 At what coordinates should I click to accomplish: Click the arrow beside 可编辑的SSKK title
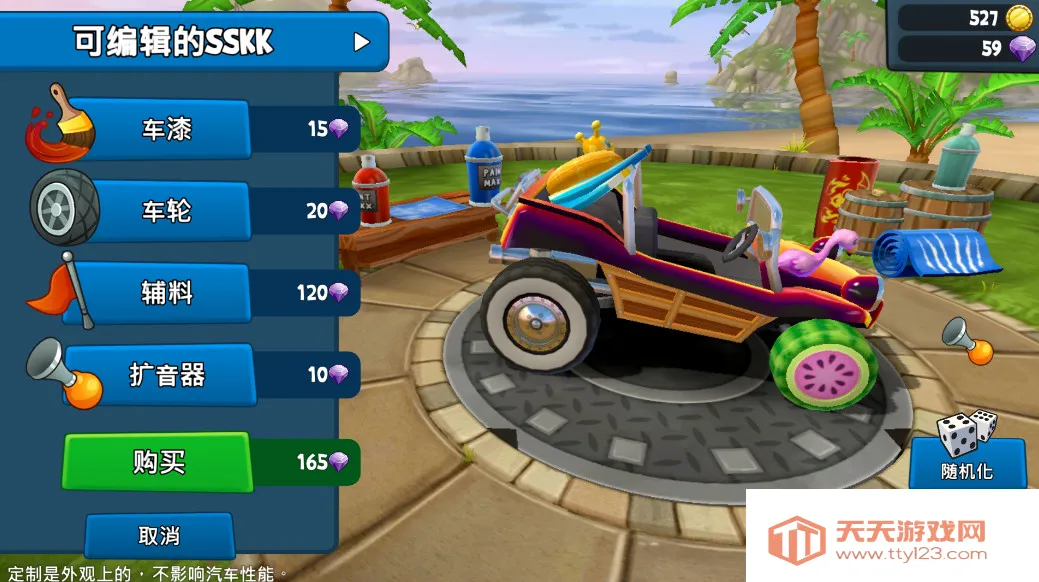[x=361, y=42]
